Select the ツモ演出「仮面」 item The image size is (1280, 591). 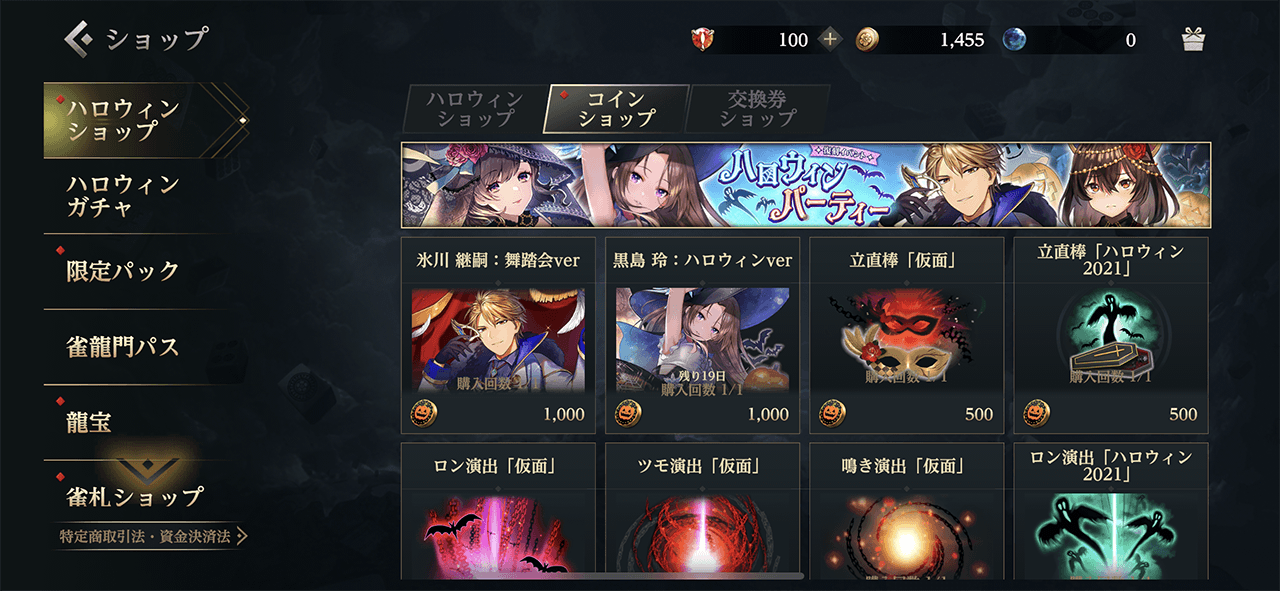click(702, 510)
